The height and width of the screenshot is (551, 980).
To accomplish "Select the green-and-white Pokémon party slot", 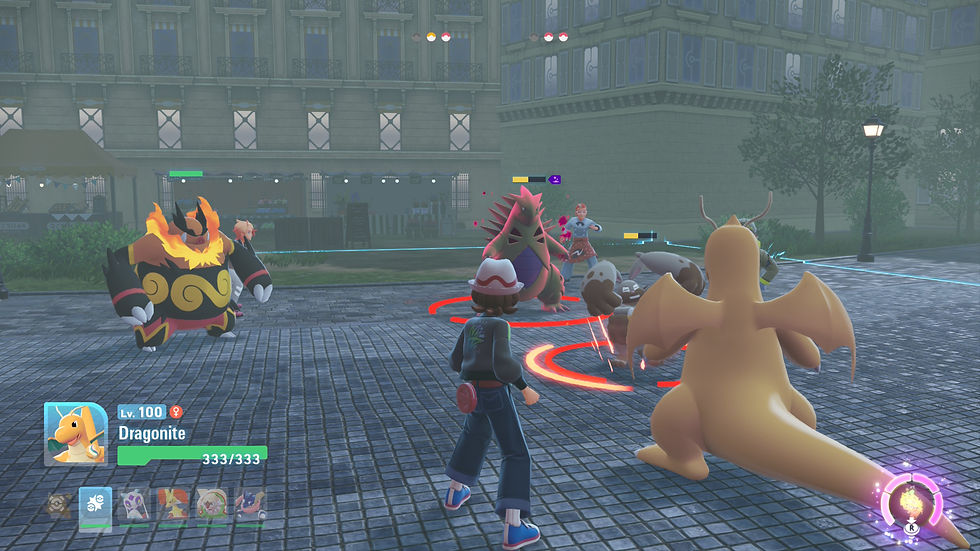I will (x=211, y=504).
